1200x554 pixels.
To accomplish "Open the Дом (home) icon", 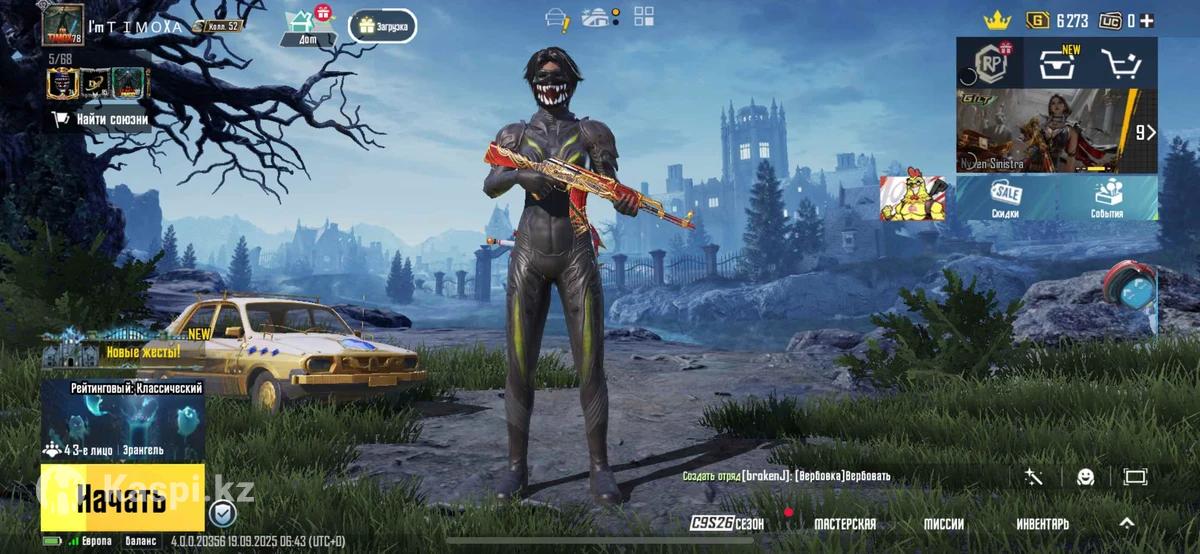I will (x=301, y=27).
